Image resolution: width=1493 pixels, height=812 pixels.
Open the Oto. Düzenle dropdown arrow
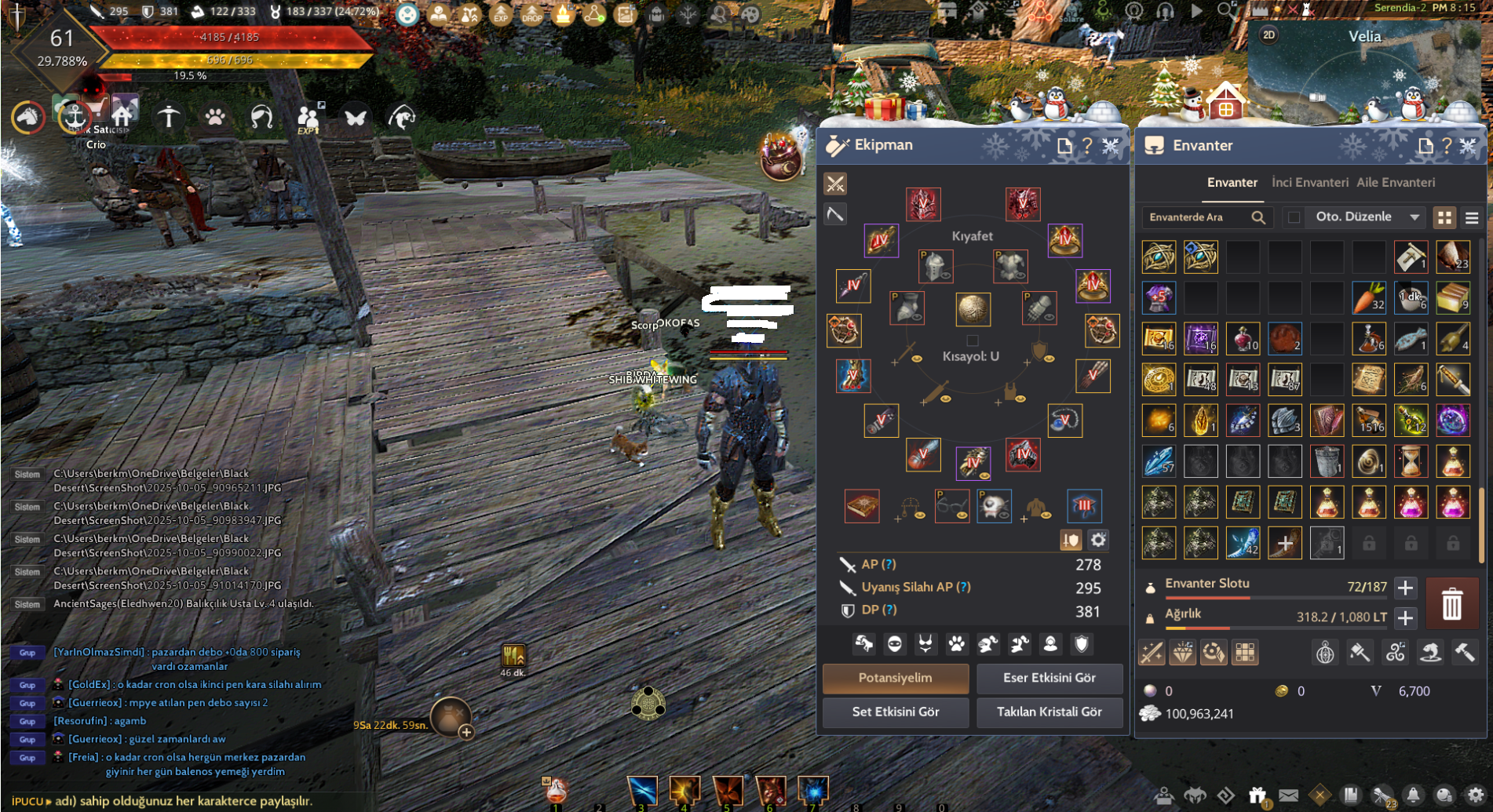[1415, 217]
